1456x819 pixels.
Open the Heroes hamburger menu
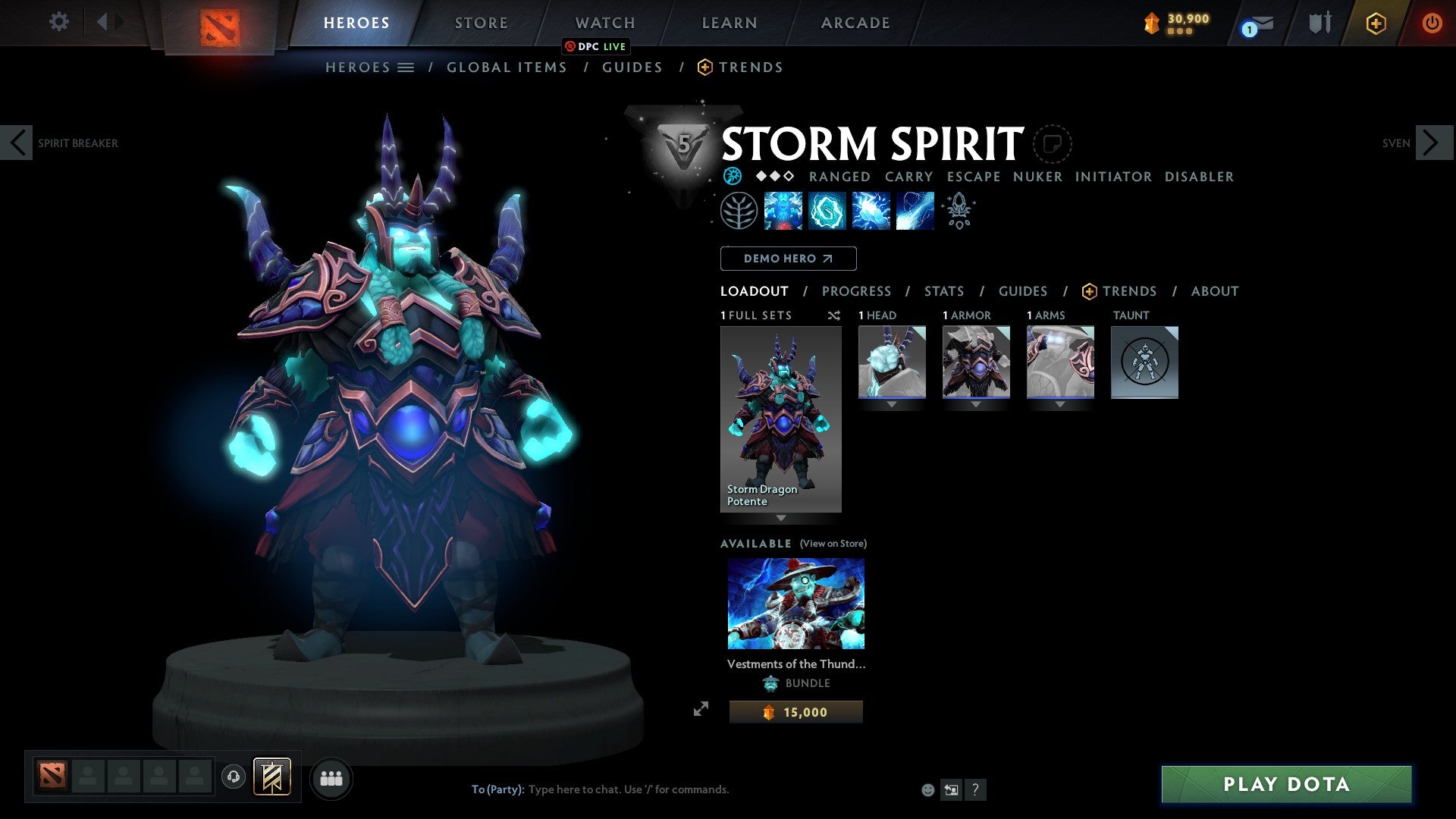point(407,67)
